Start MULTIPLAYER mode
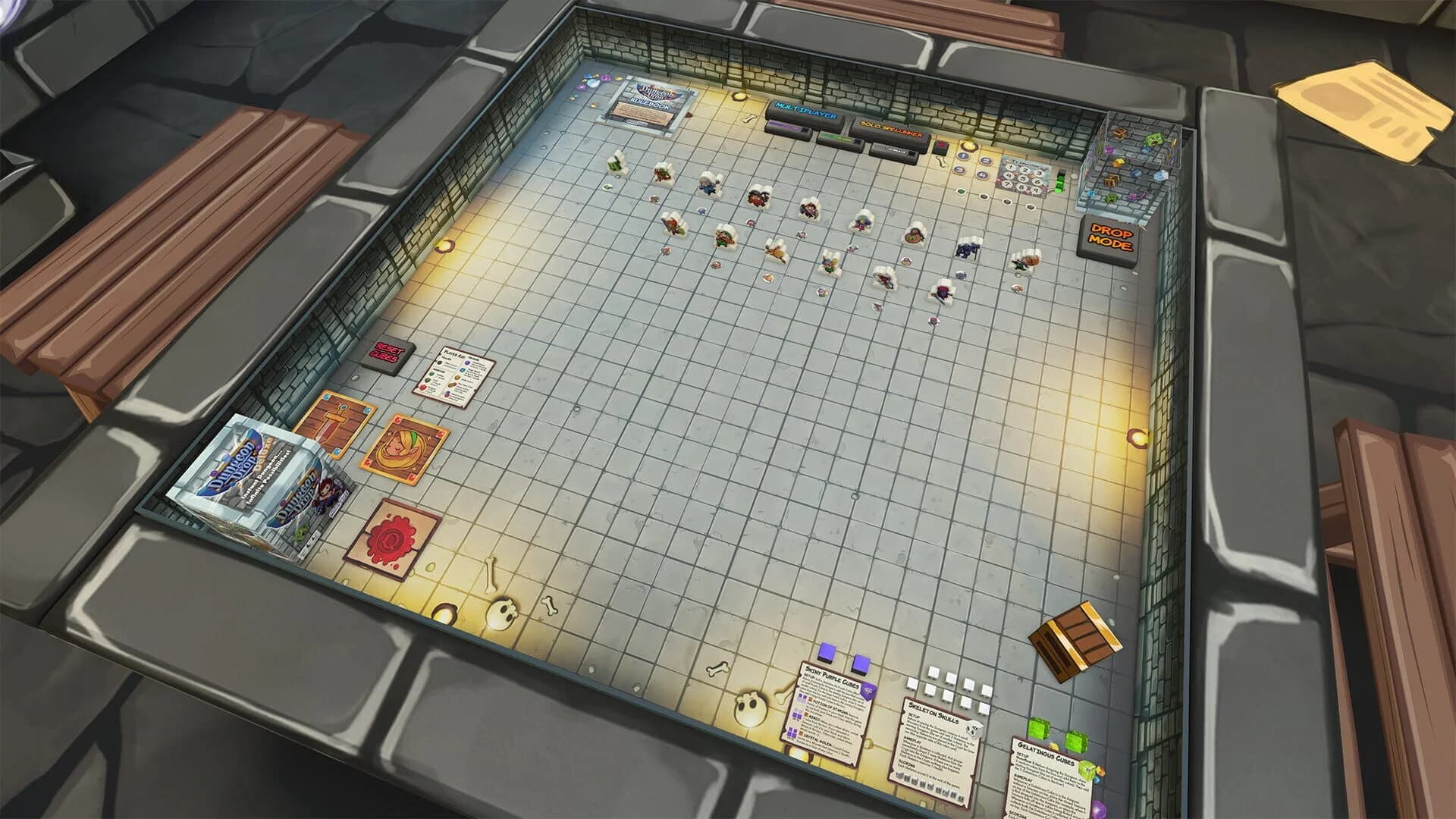The height and width of the screenshot is (819, 1456). point(806,111)
